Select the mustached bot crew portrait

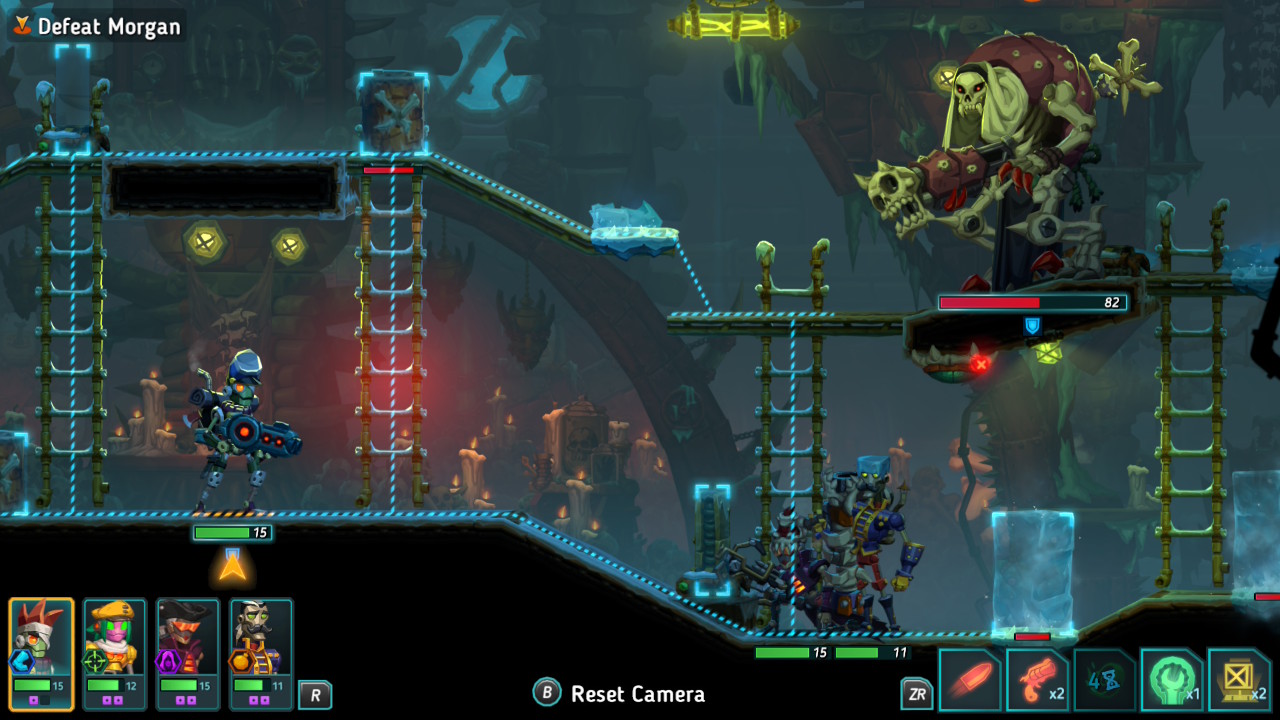pos(260,652)
